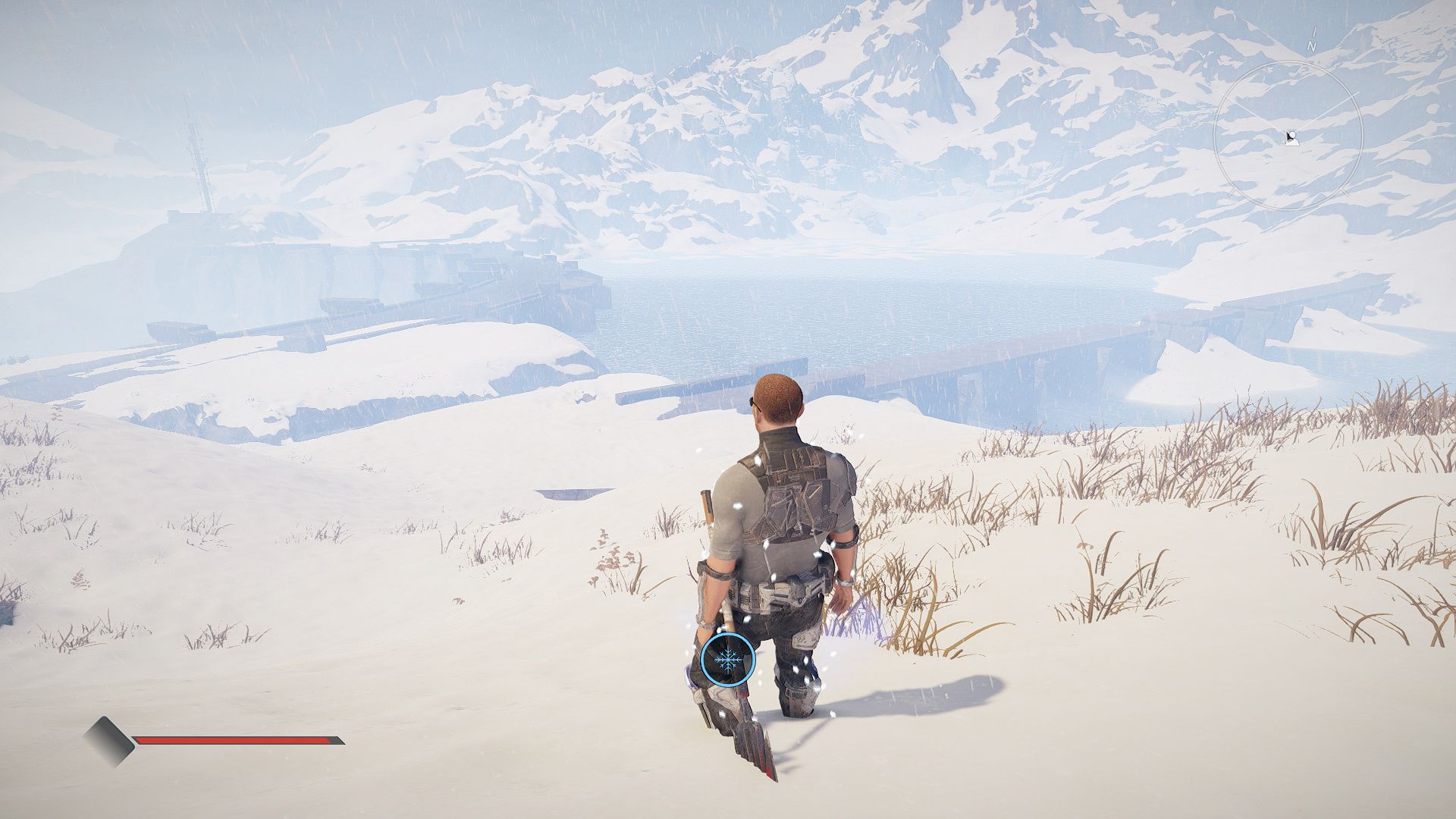Click the radio tower on the distant cliff

click(x=199, y=167)
